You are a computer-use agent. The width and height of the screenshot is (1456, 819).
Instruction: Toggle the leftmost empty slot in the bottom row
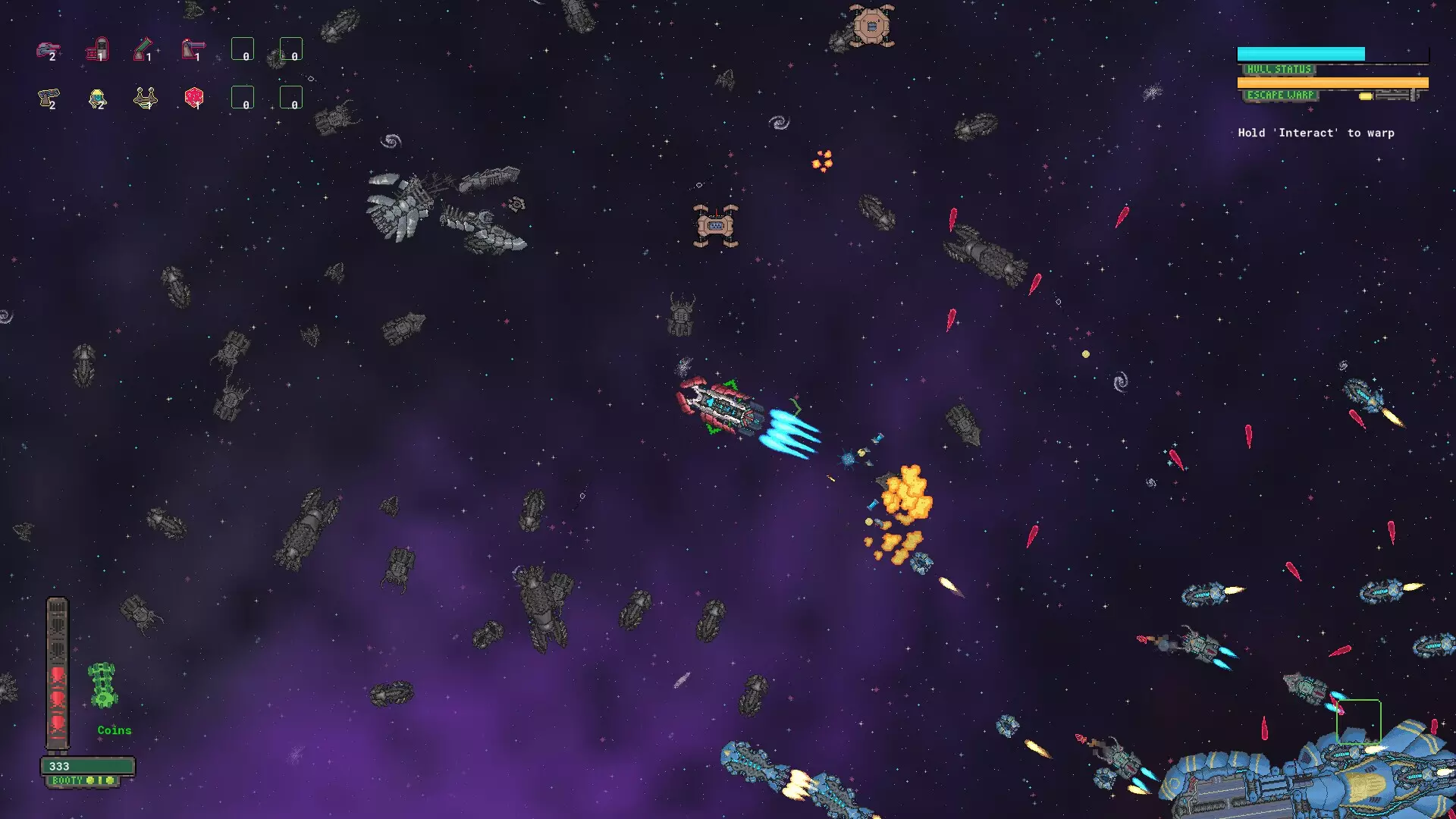tap(243, 99)
